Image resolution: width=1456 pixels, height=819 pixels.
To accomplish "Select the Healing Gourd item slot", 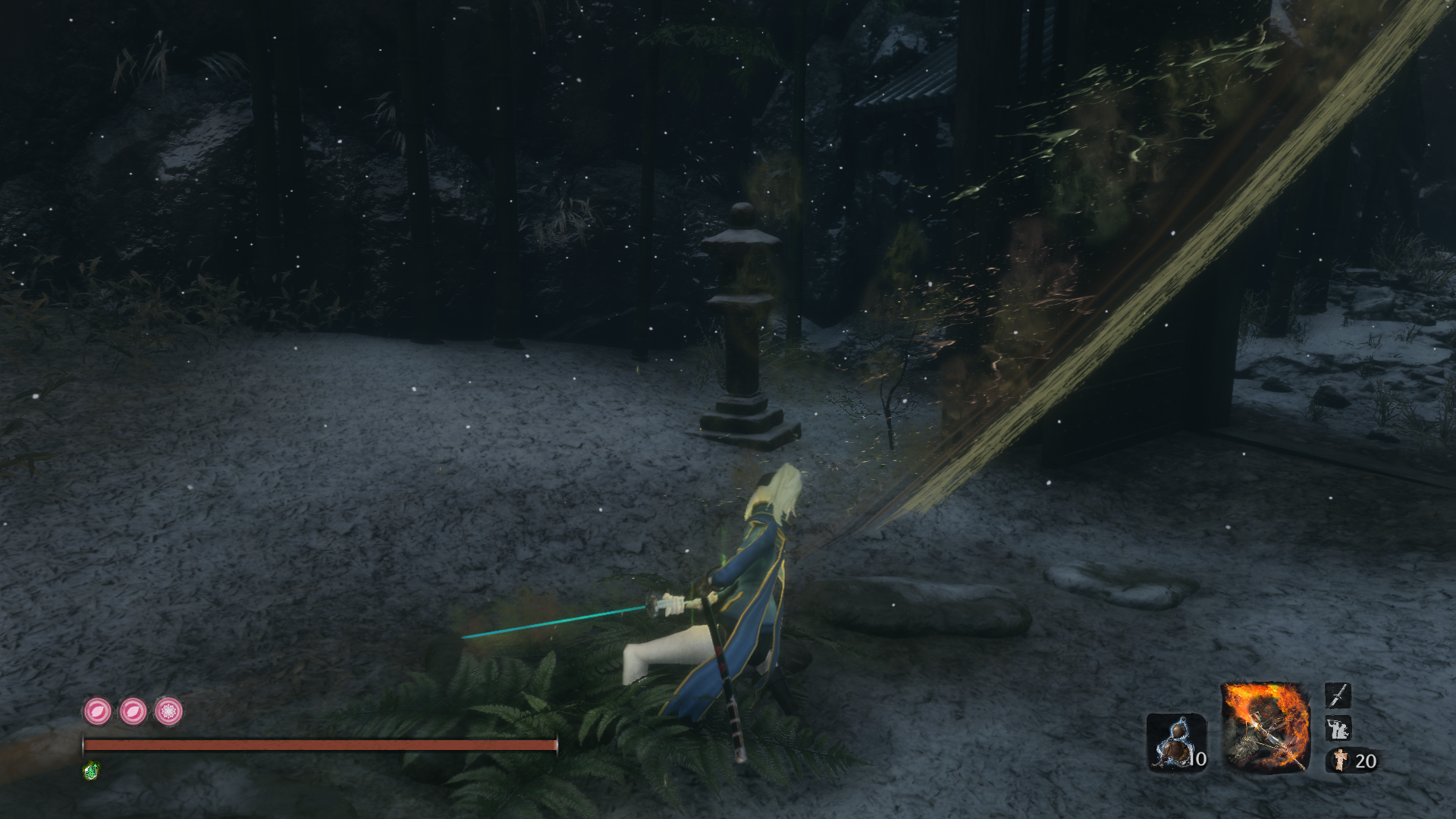I will click(1175, 742).
